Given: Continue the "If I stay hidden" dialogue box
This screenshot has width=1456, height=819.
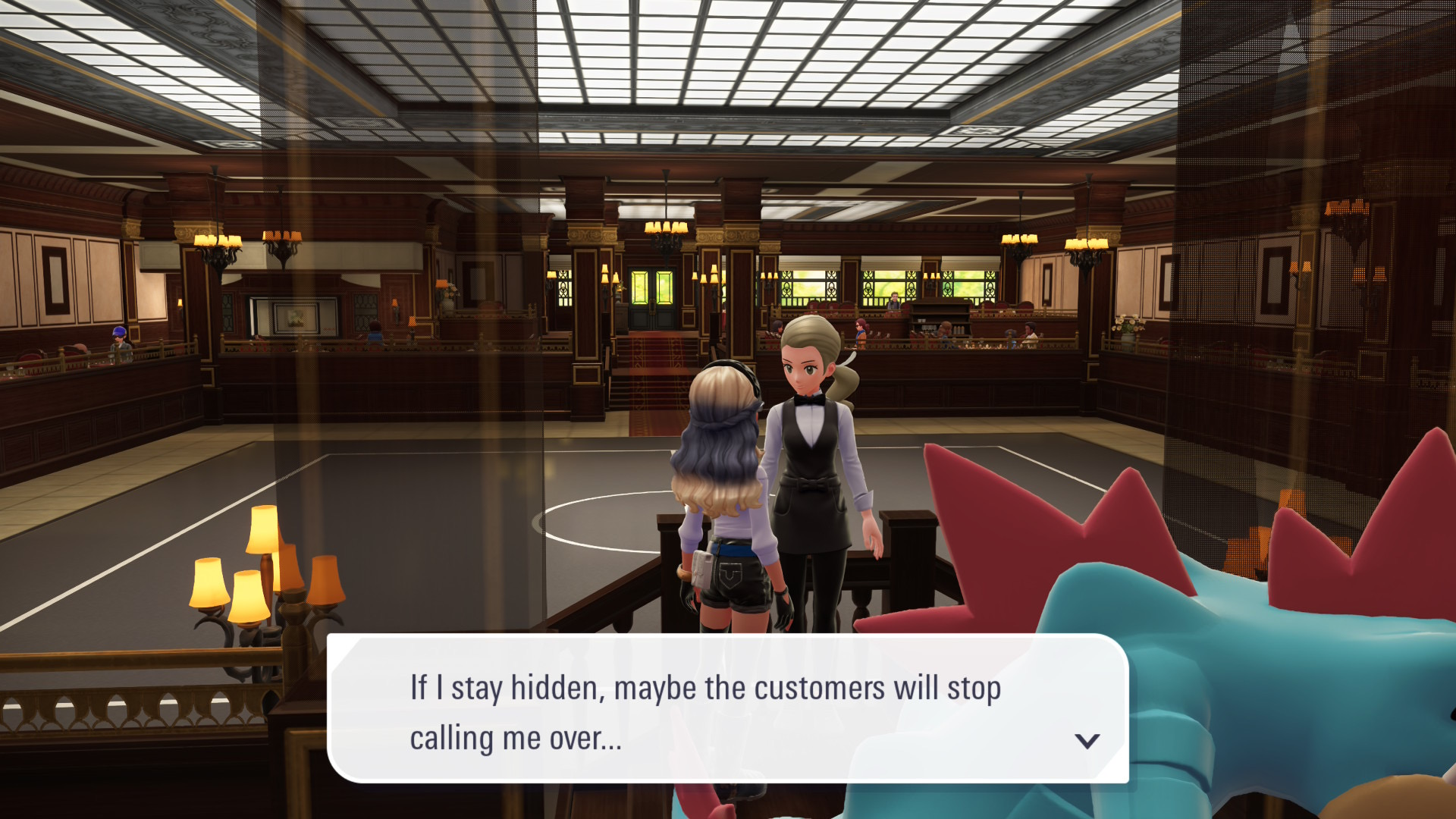Looking at the screenshot, I should click(x=726, y=709).
